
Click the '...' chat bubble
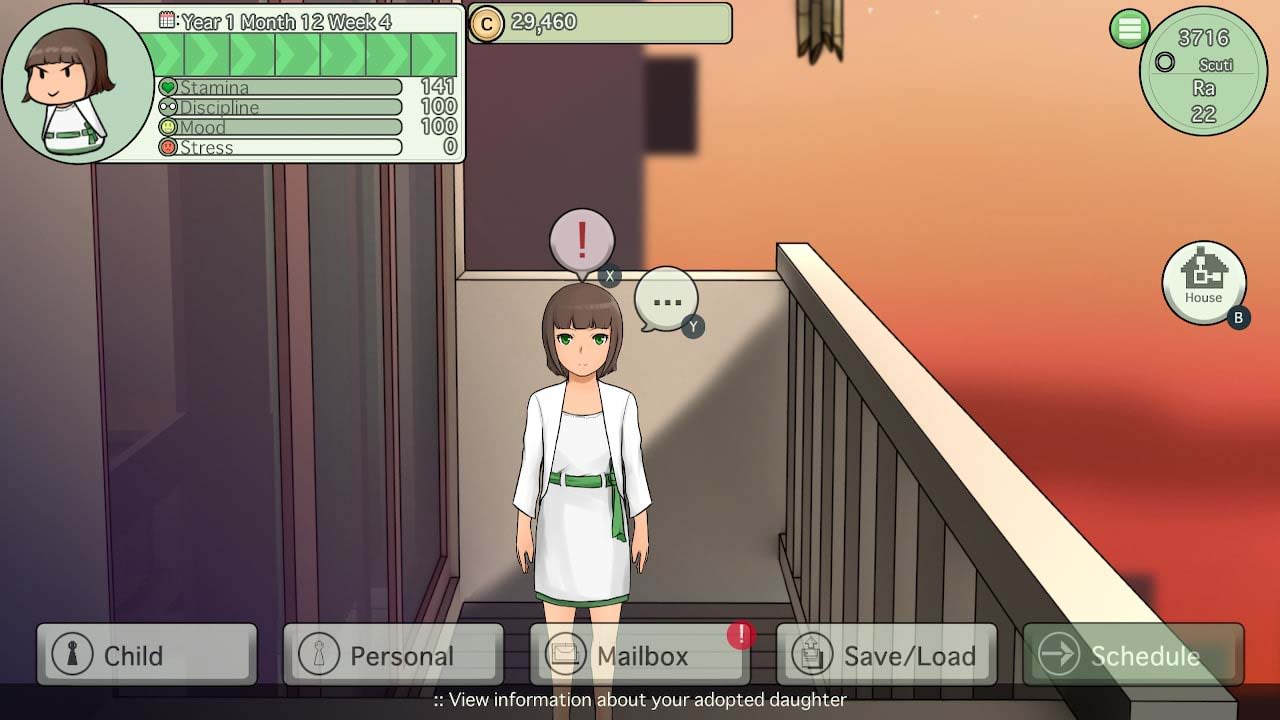click(667, 302)
